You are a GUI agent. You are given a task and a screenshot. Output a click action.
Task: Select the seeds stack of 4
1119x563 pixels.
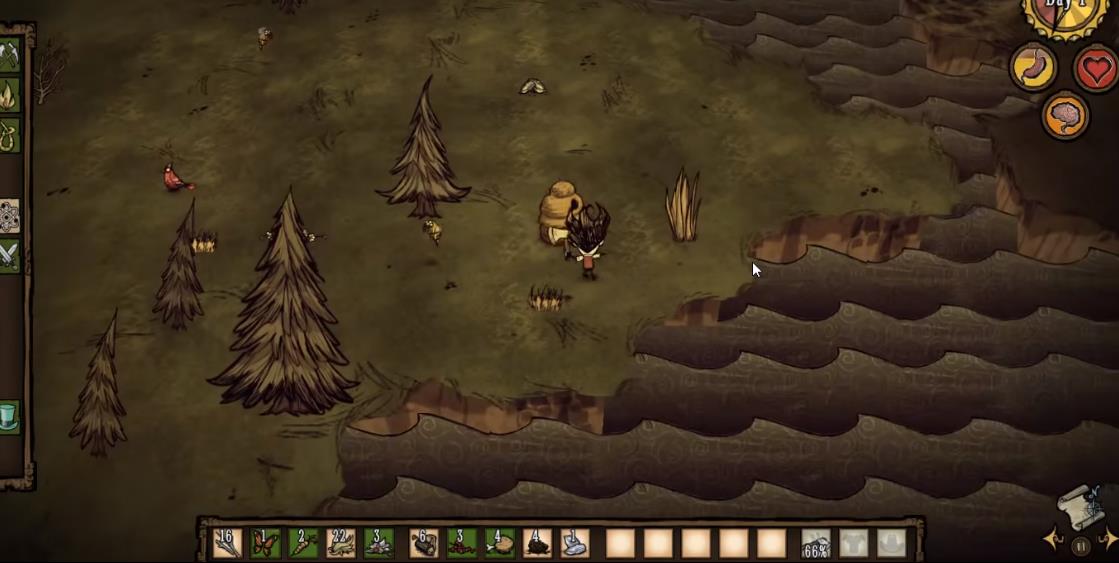coord(499,543)
